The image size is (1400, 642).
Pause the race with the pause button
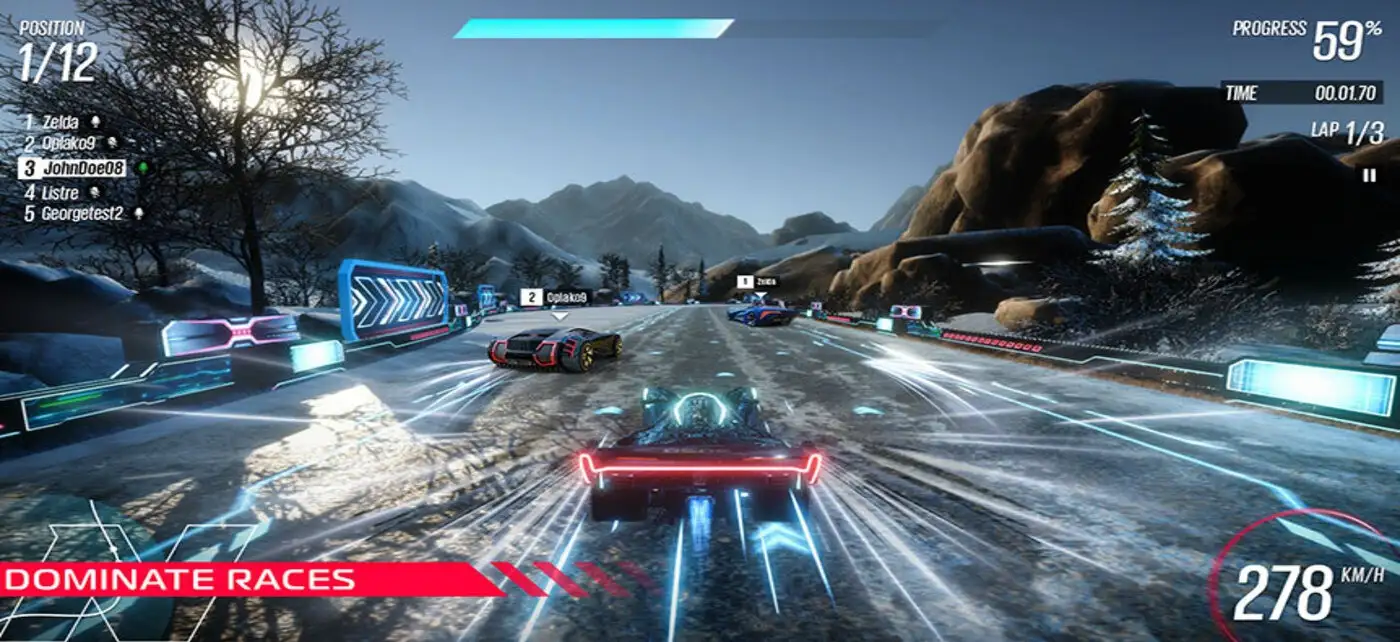click(1369, 175)
